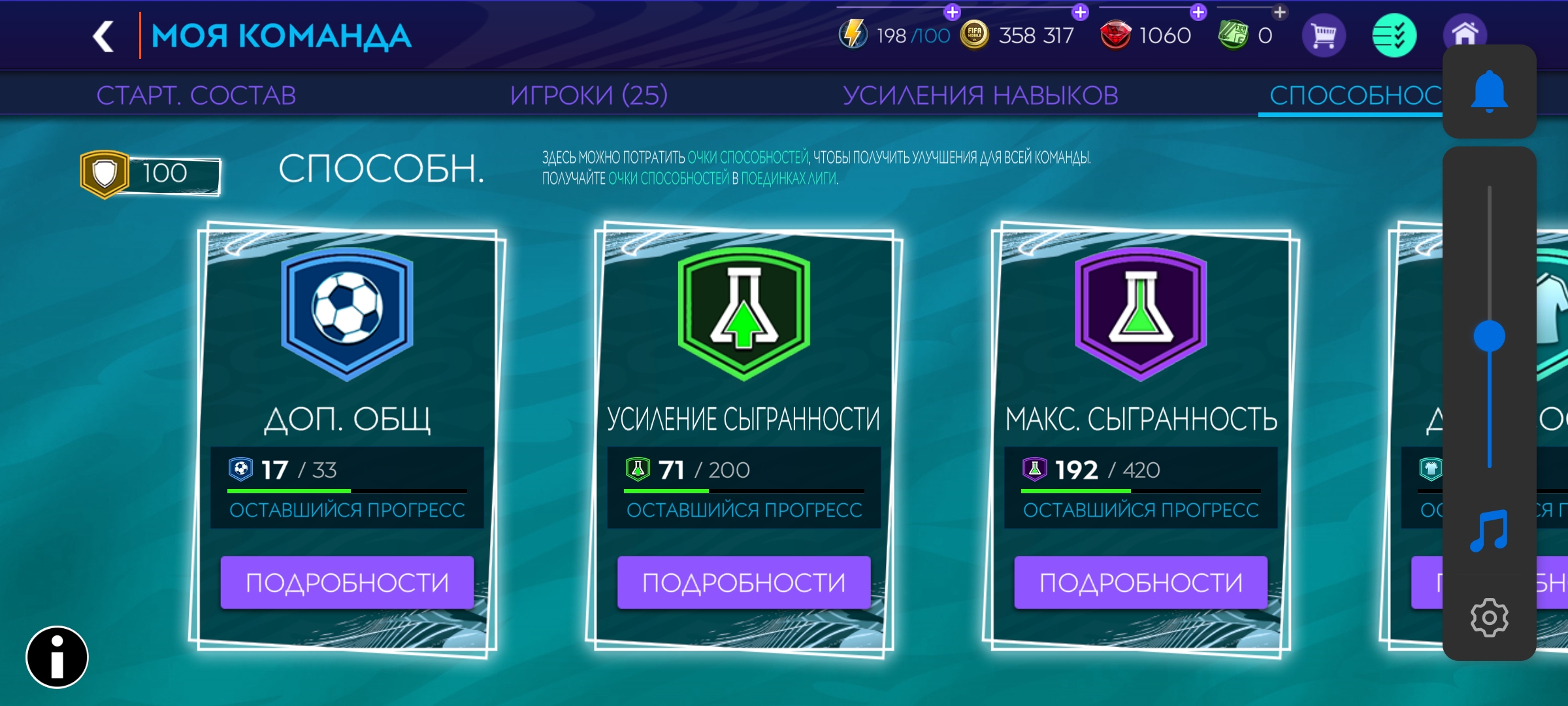The height and width of the screenshot is (706, 1568).
Task: Switch to the ИГРОКИ (25) tab
Action: (590, 93)
